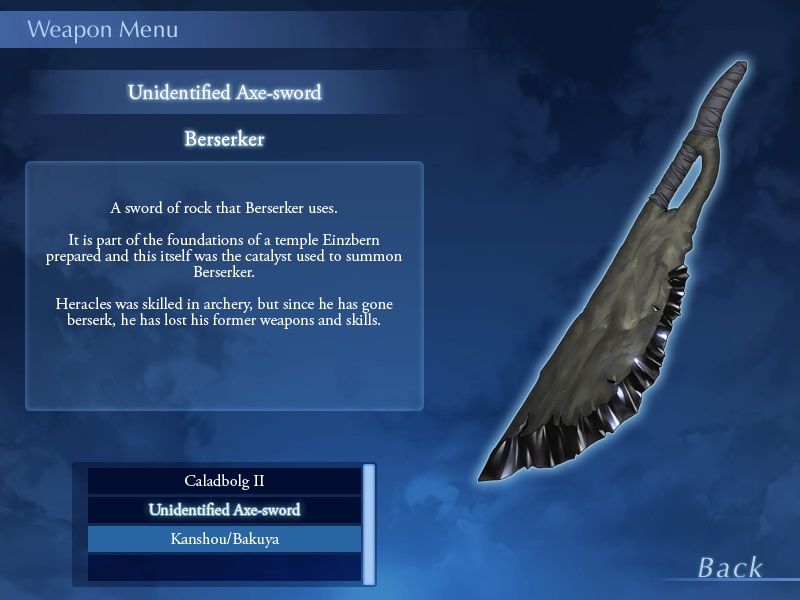Click the weapon list scrollbar
Image resolution: width=800 pixels, height=600 pixels.
pyautogui.click(x=369, y=523)
